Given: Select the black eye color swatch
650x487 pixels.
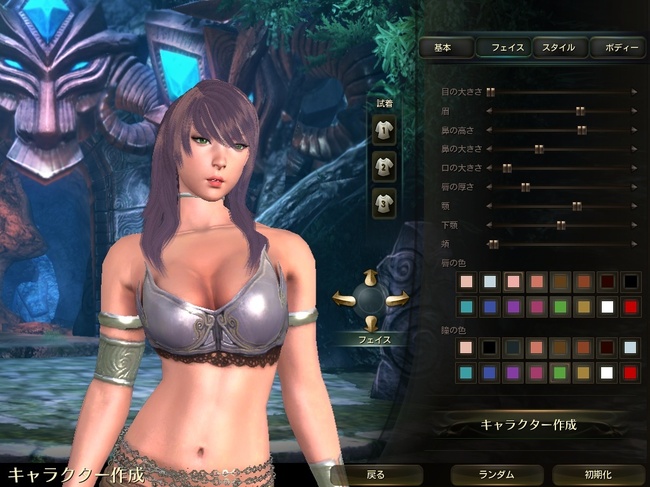Looking at the screenshot, I should [490, 348].
